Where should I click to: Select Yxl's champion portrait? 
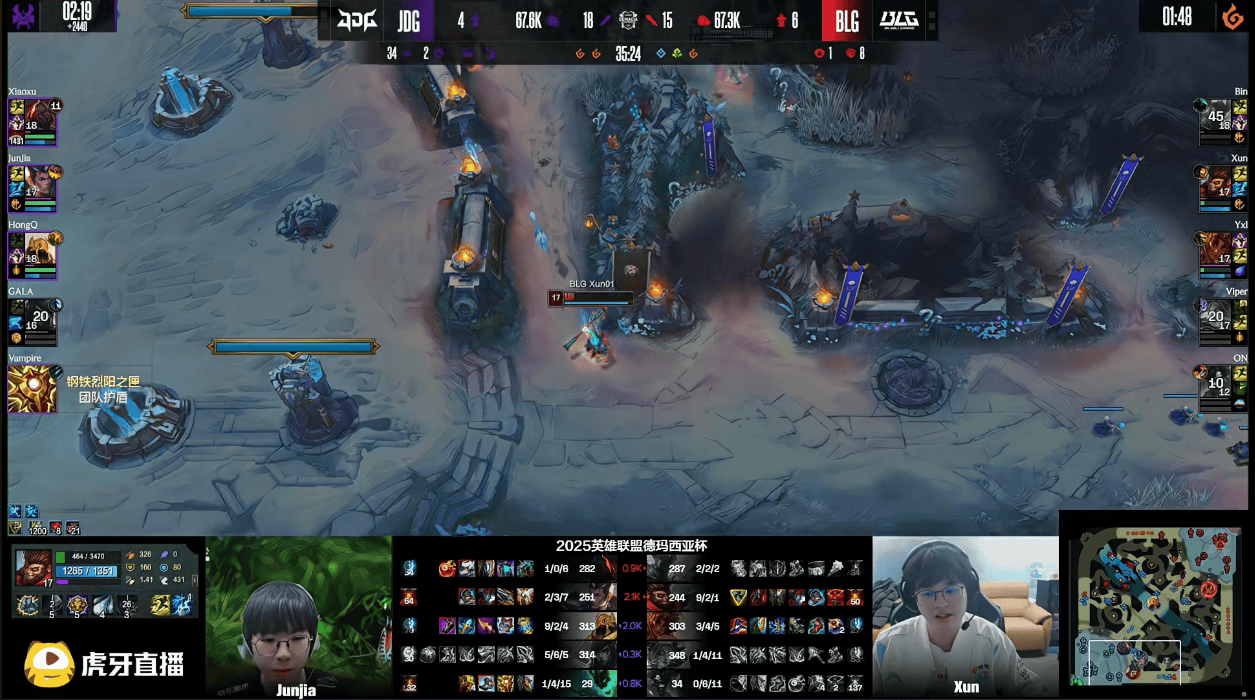[x=1216, y=249]
